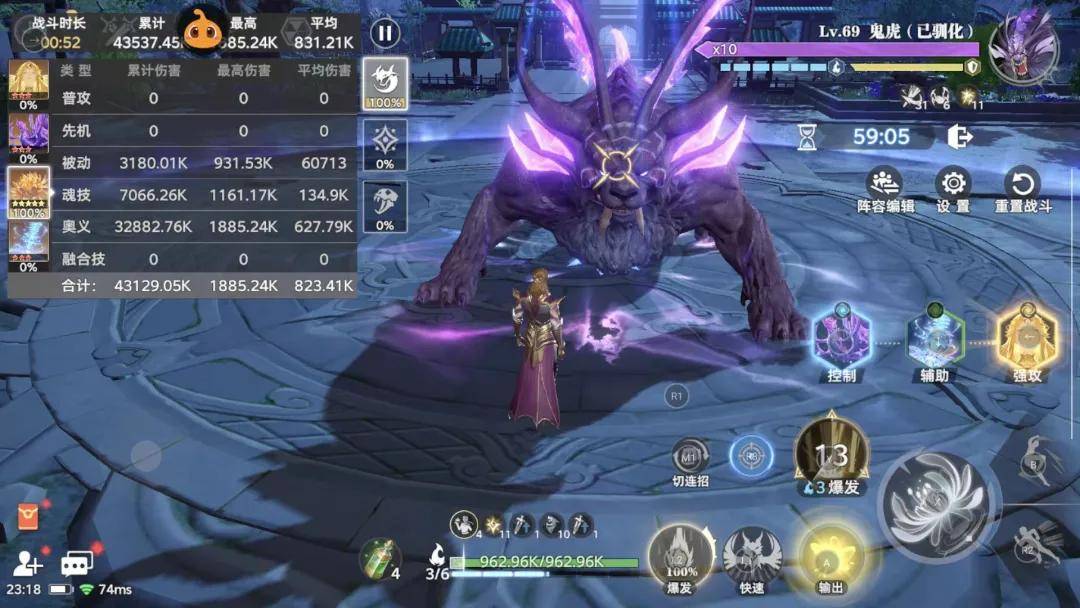Tap the red envelope icon
The image size is (1080, 608).
click(x=28, y=517)
